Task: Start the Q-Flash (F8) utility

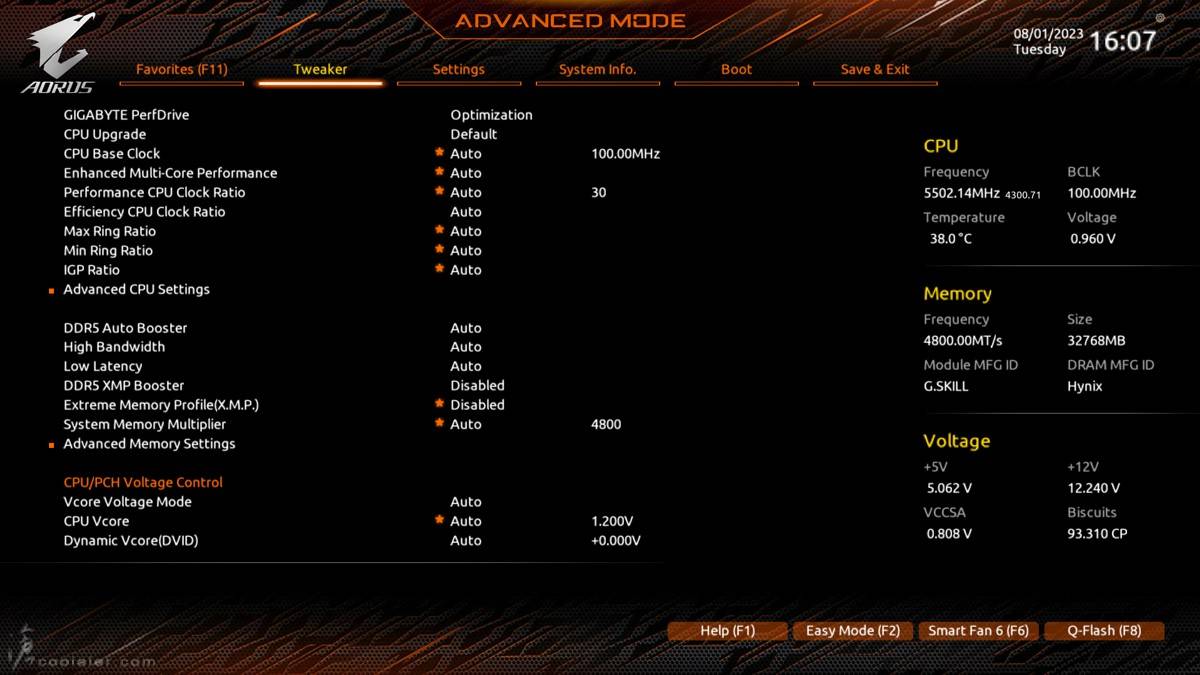Action: [1104, 631]
